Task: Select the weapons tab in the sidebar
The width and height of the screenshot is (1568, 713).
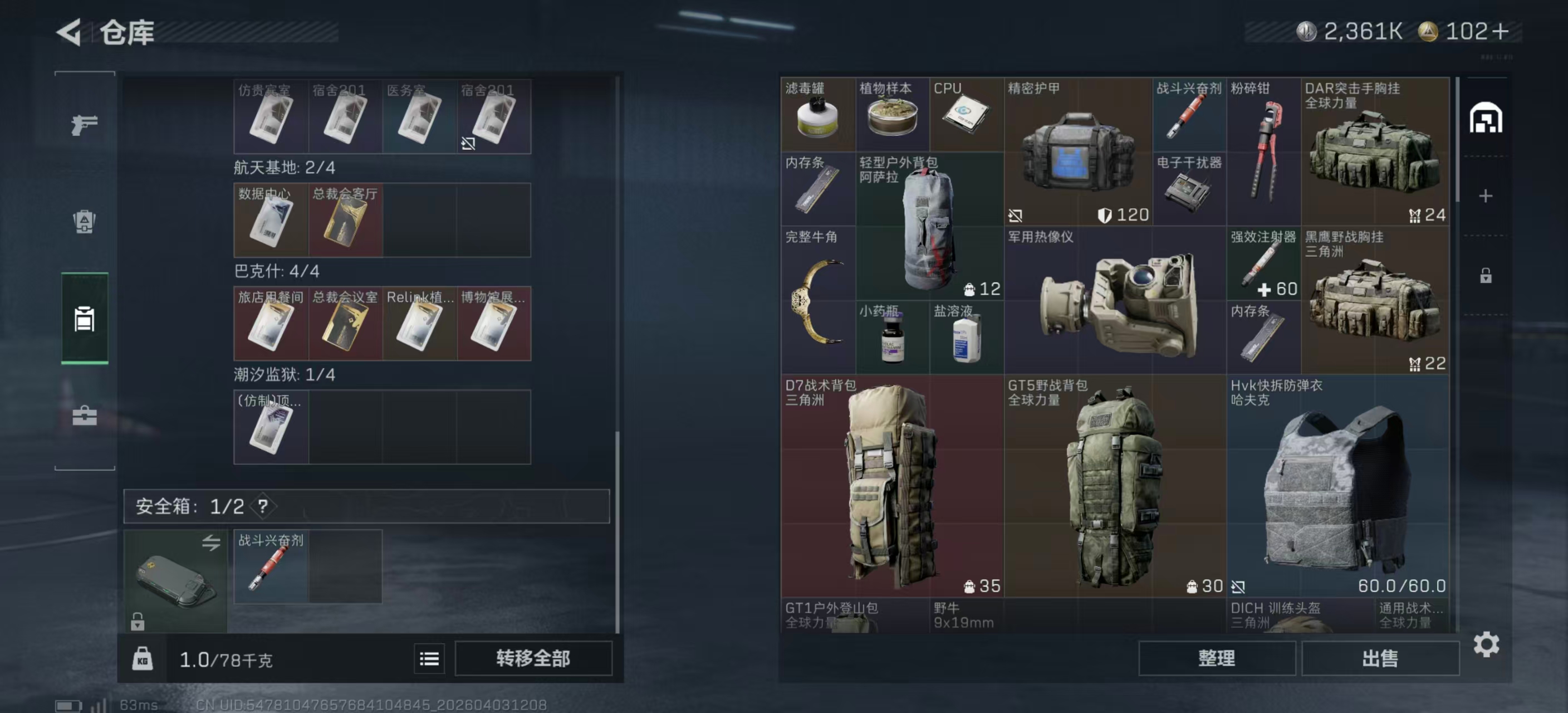Action: click(84, 124)
